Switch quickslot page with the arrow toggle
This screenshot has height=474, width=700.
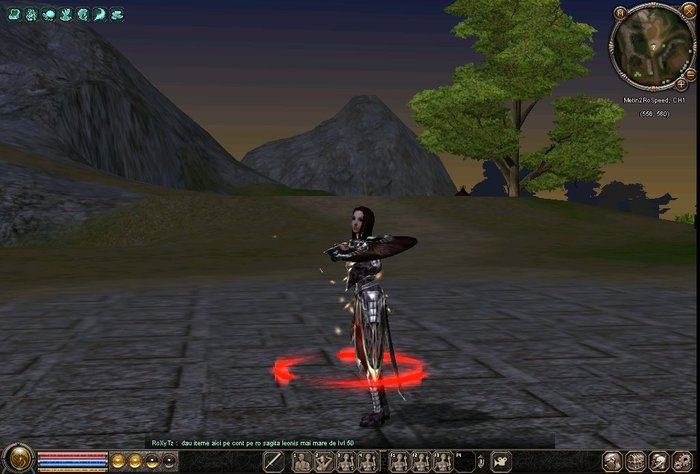480,461
